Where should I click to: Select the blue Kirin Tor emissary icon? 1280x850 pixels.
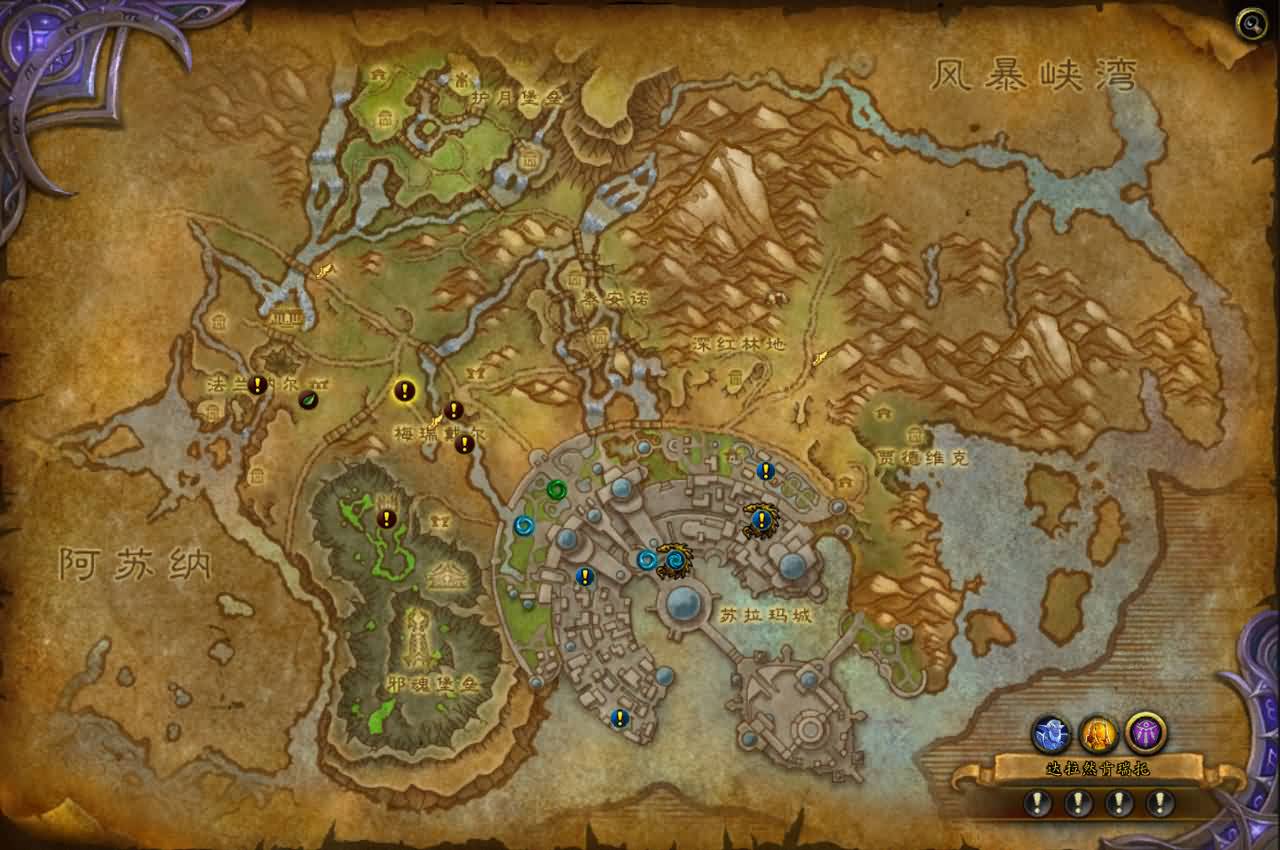click(x=1051, y=735)
